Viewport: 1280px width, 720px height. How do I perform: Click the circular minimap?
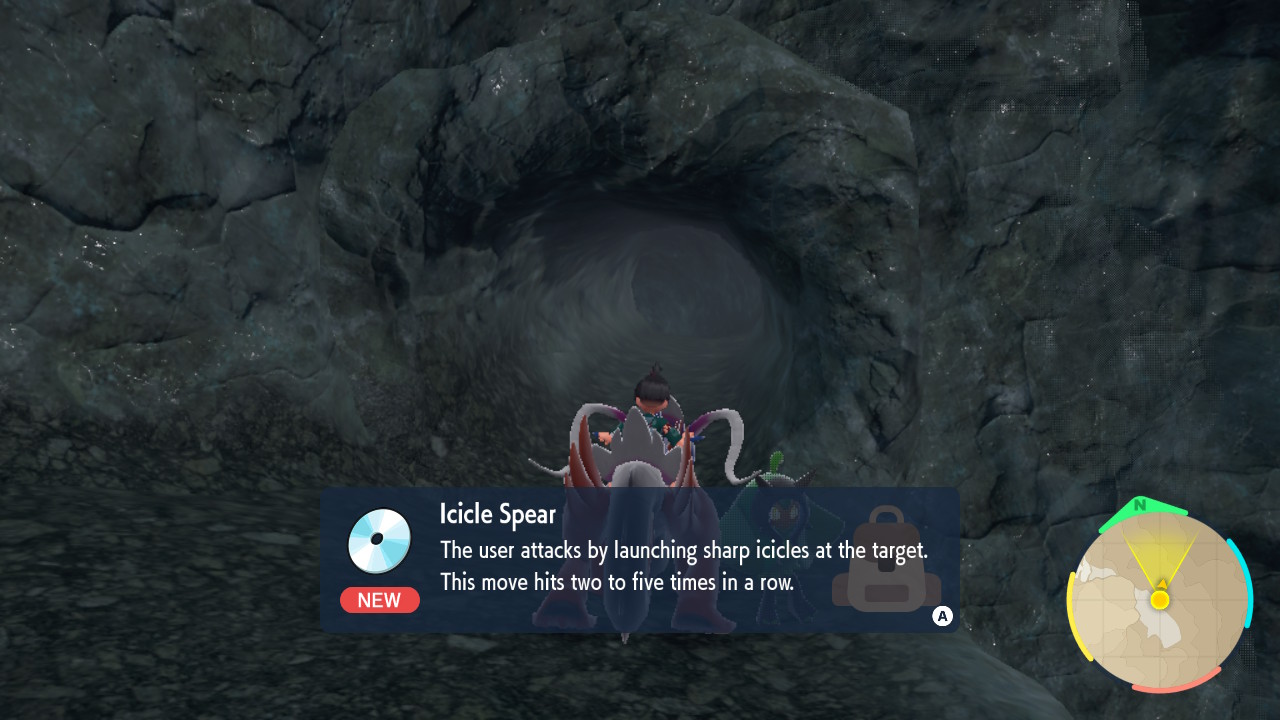pyautogui.click(x=1160, y=600)
